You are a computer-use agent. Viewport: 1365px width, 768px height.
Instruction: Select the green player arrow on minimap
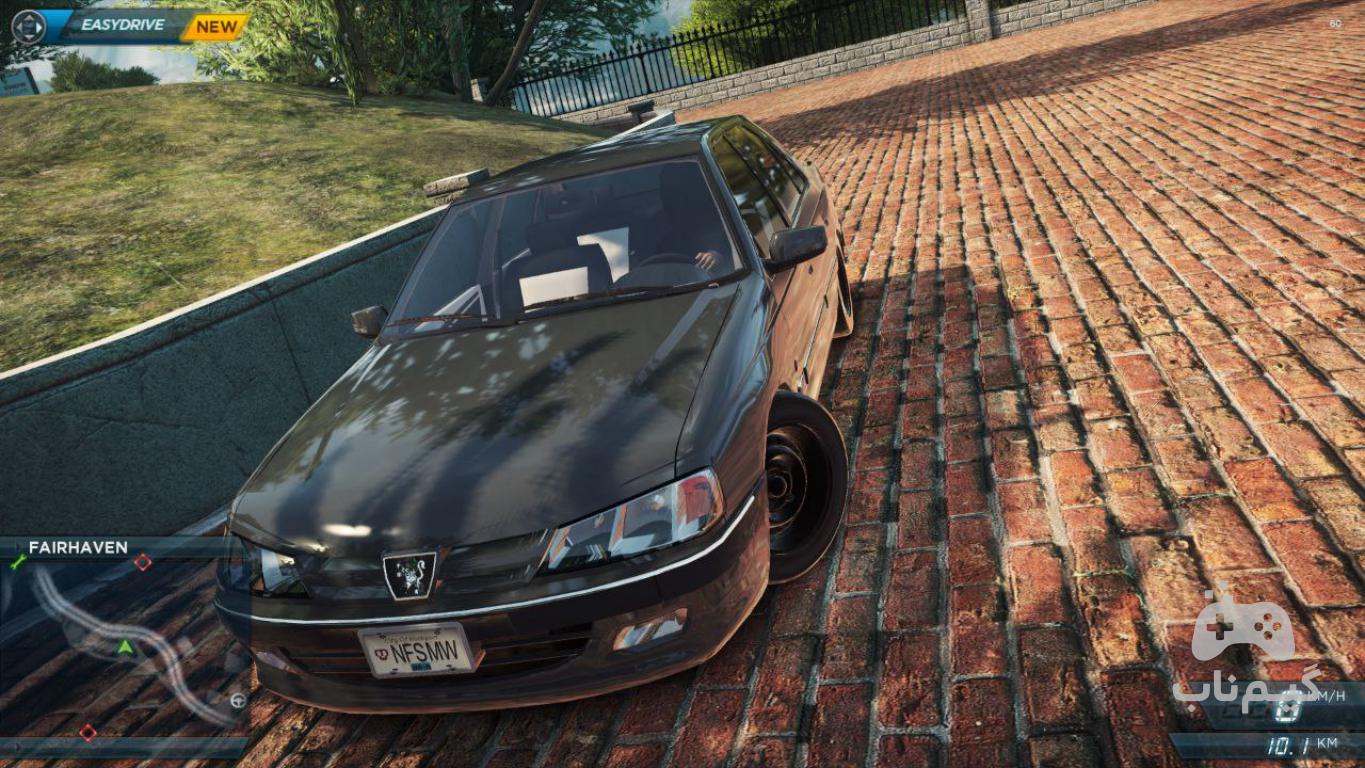(x=125, y=647)
